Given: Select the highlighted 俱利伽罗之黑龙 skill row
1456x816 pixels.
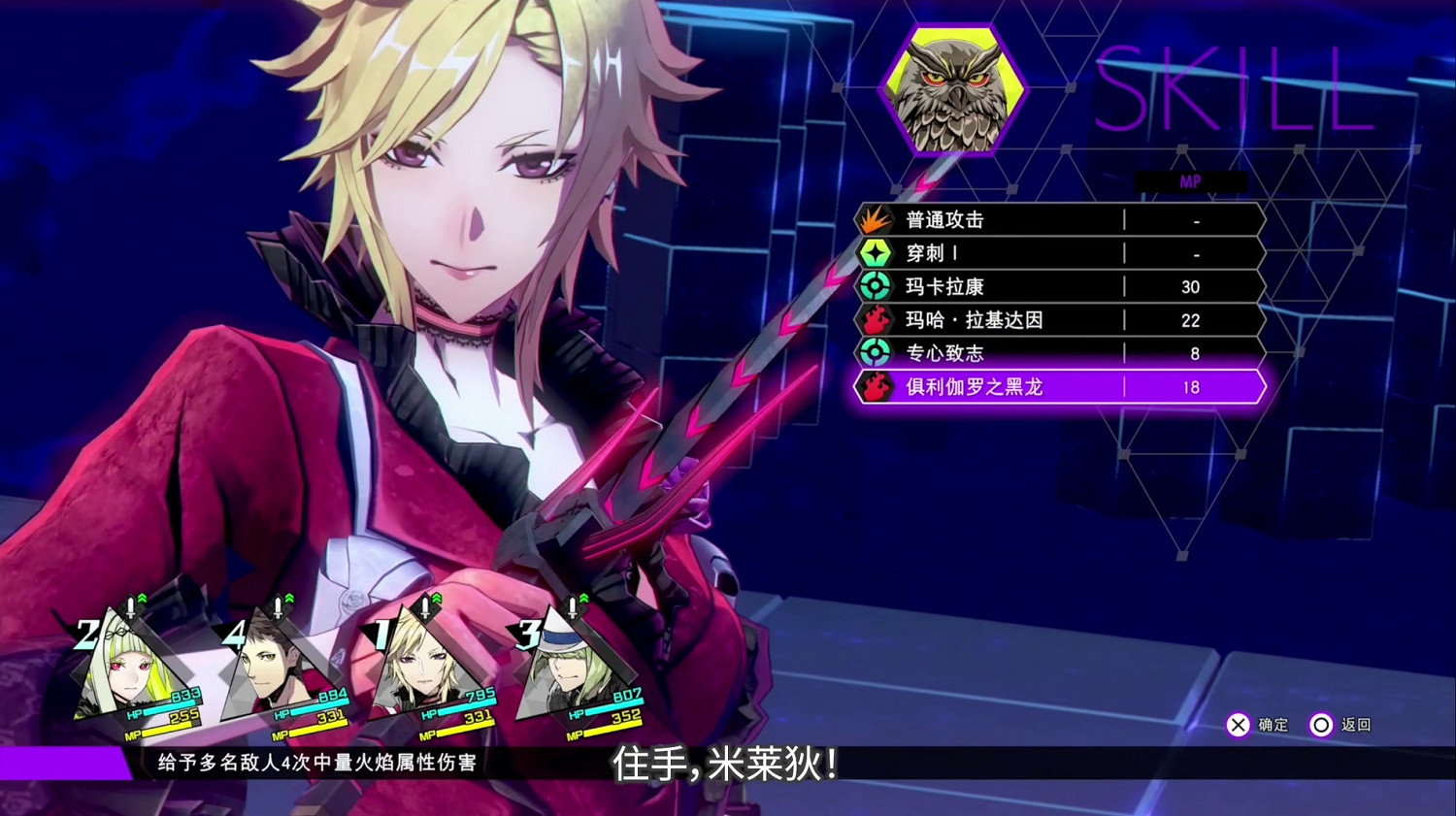Looking at the screenshot, I should pyautogui.click(x=1058, y=386).
